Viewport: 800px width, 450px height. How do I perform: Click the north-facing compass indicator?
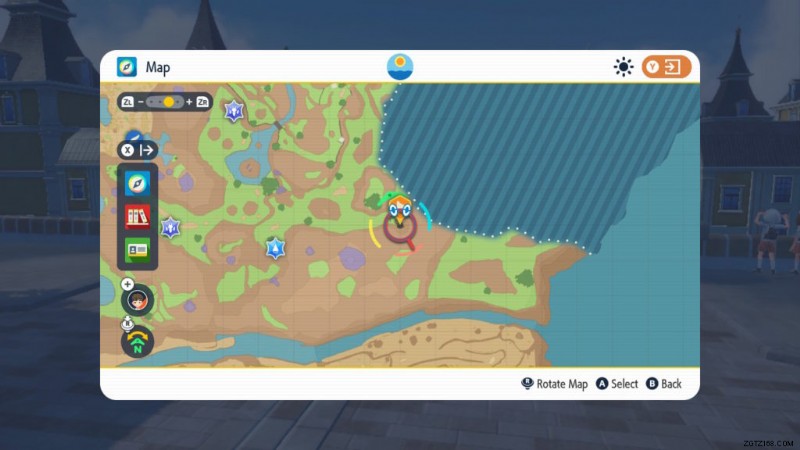point(137,341)
